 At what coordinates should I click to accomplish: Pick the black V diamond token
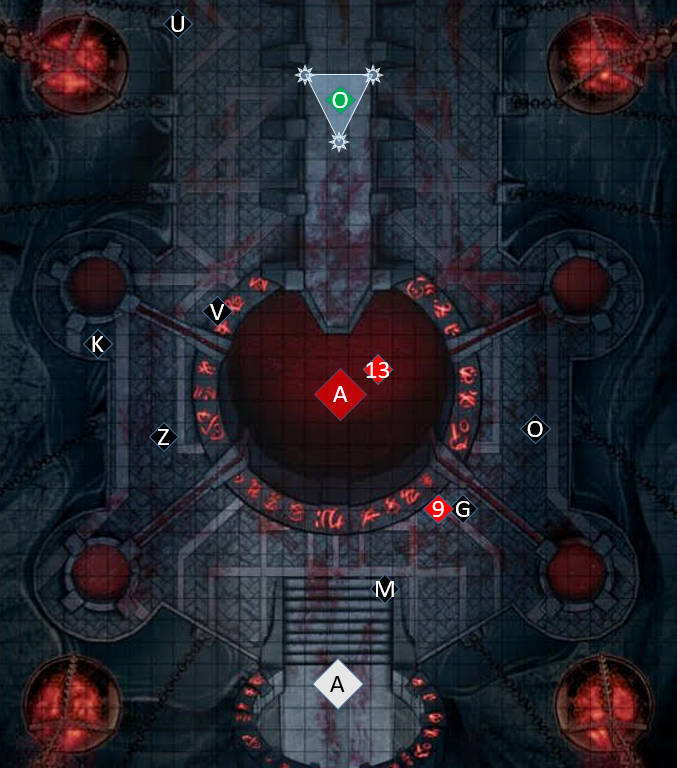click(x=217, y=312)
